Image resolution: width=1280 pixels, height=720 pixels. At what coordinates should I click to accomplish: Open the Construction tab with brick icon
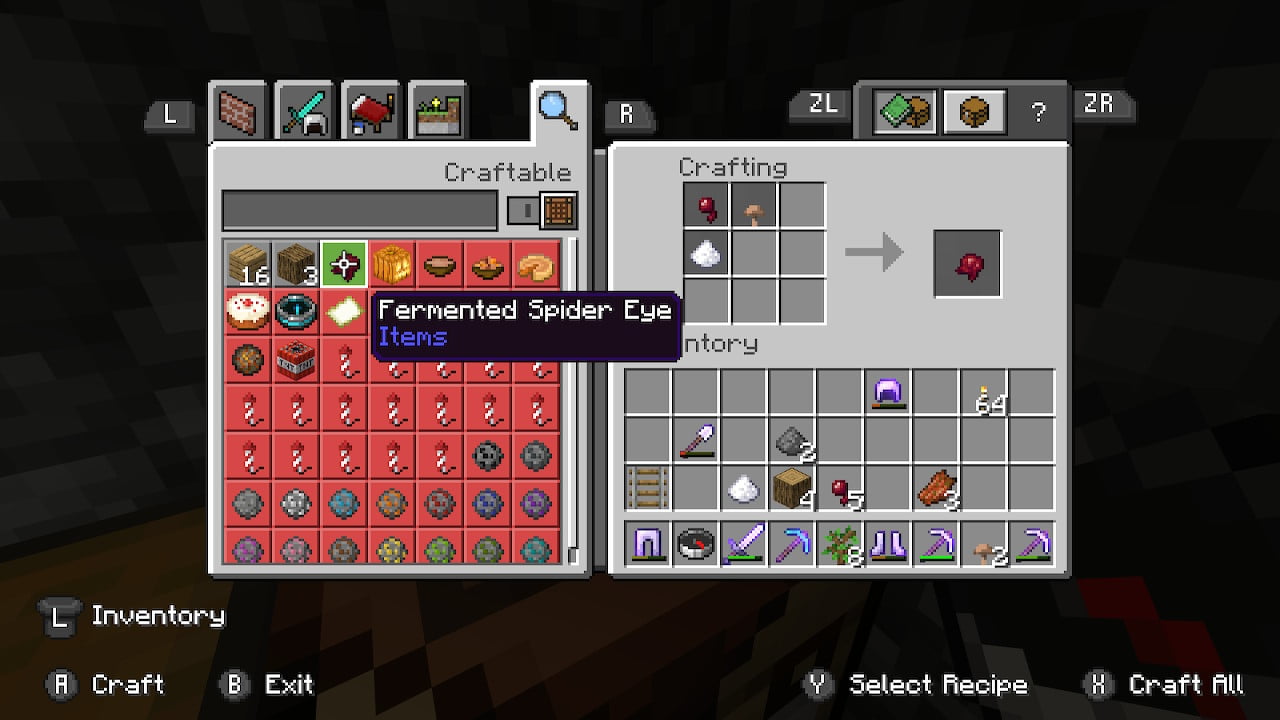point(238,110)
